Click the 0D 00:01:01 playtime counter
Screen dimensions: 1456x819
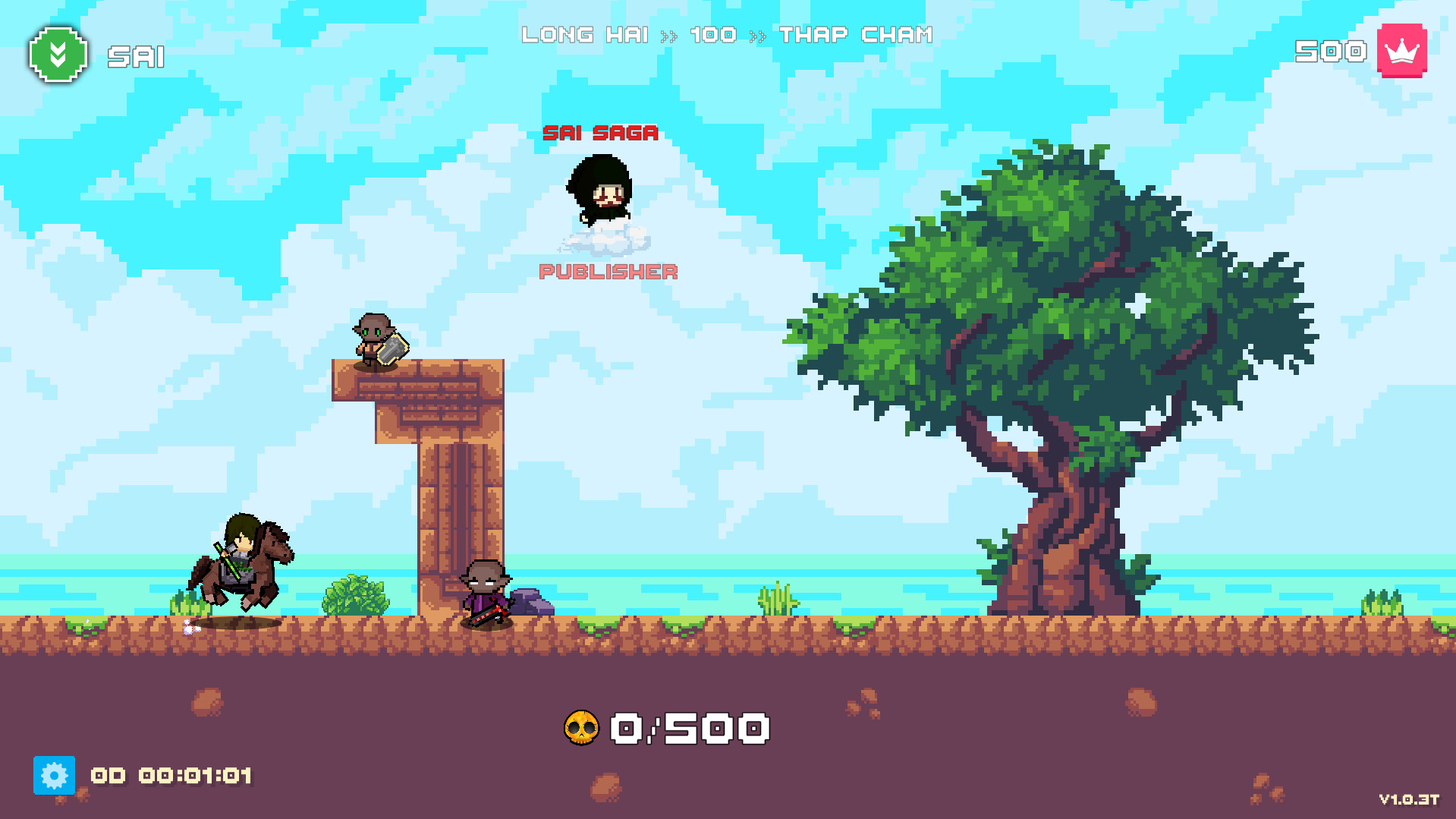tap(171, 776)
